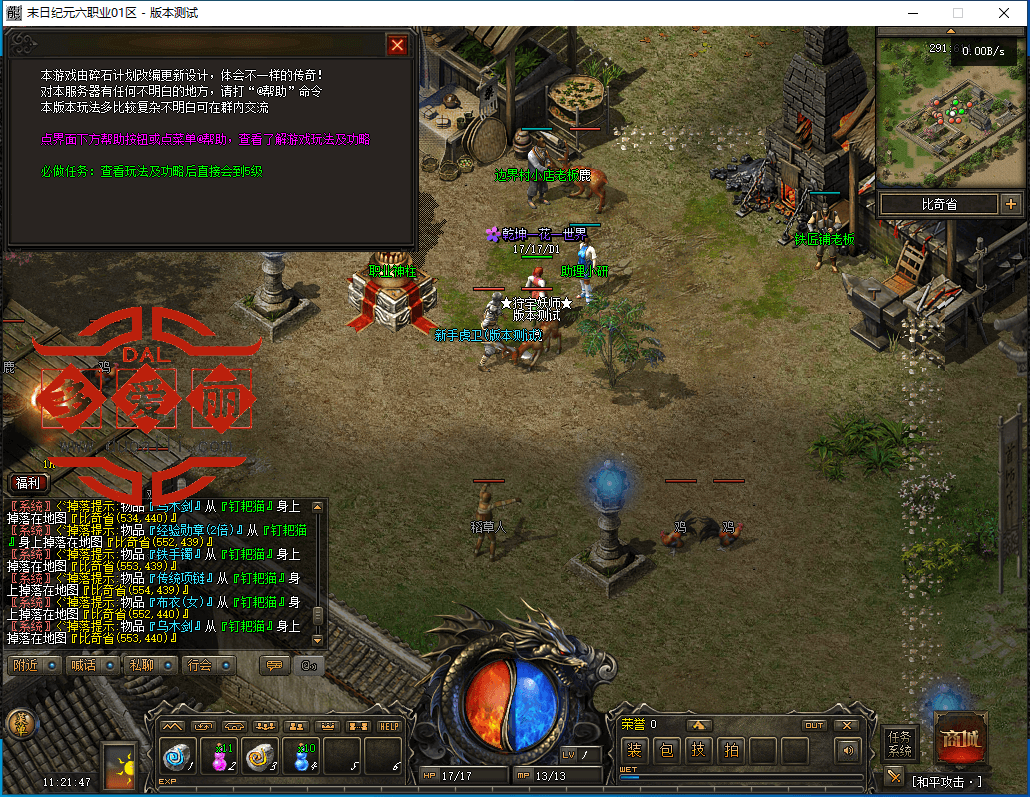Drink the blue mana potion in slot 4
Image resolution: width=1030 pixels, height=797 pixels.
[302, 757]
